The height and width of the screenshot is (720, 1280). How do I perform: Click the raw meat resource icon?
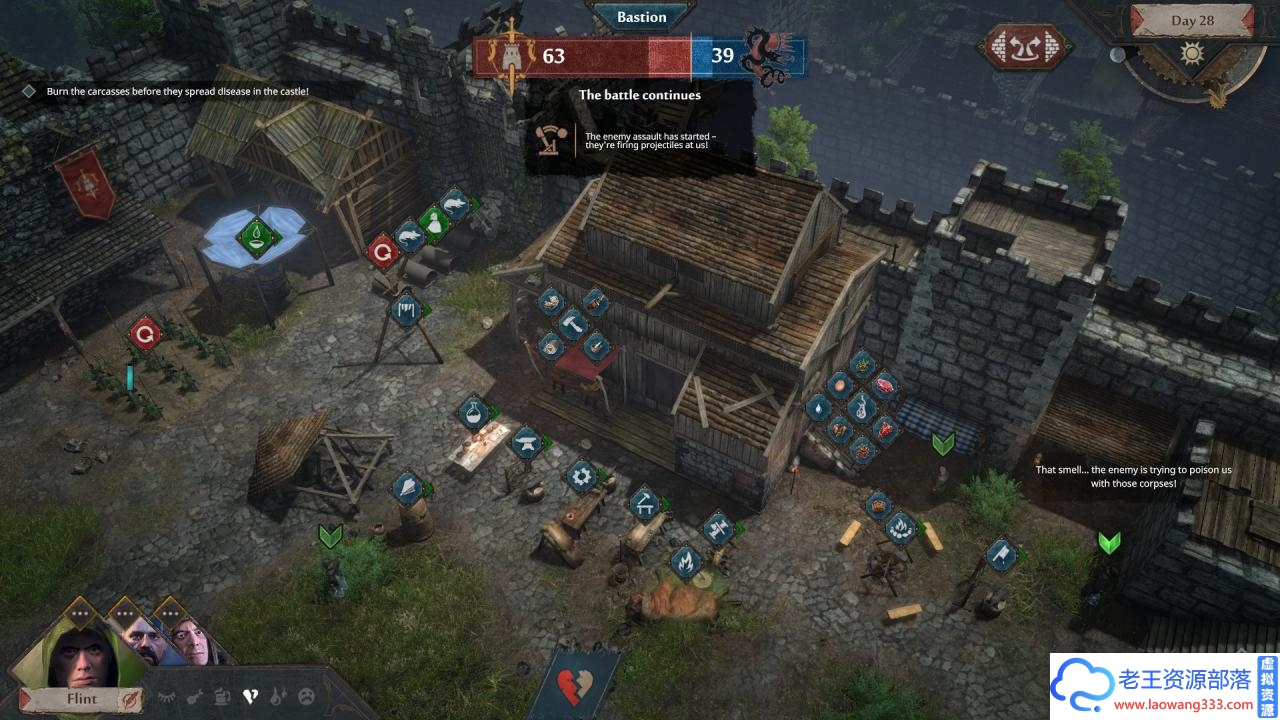point(884,384)
